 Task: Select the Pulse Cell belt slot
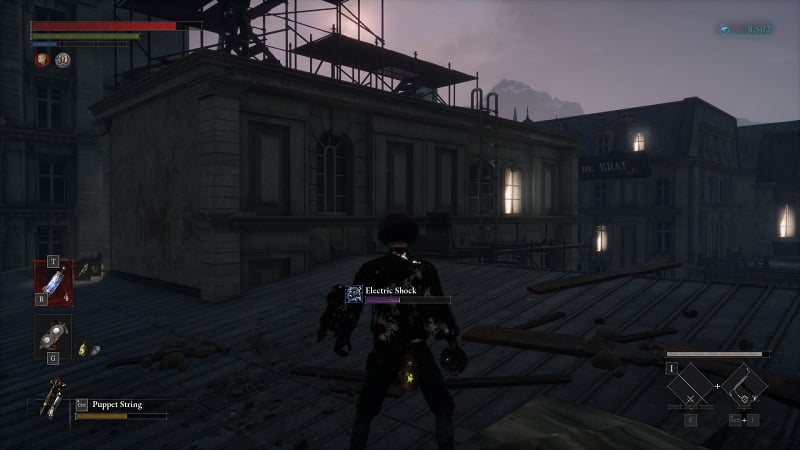click(53, 280)
